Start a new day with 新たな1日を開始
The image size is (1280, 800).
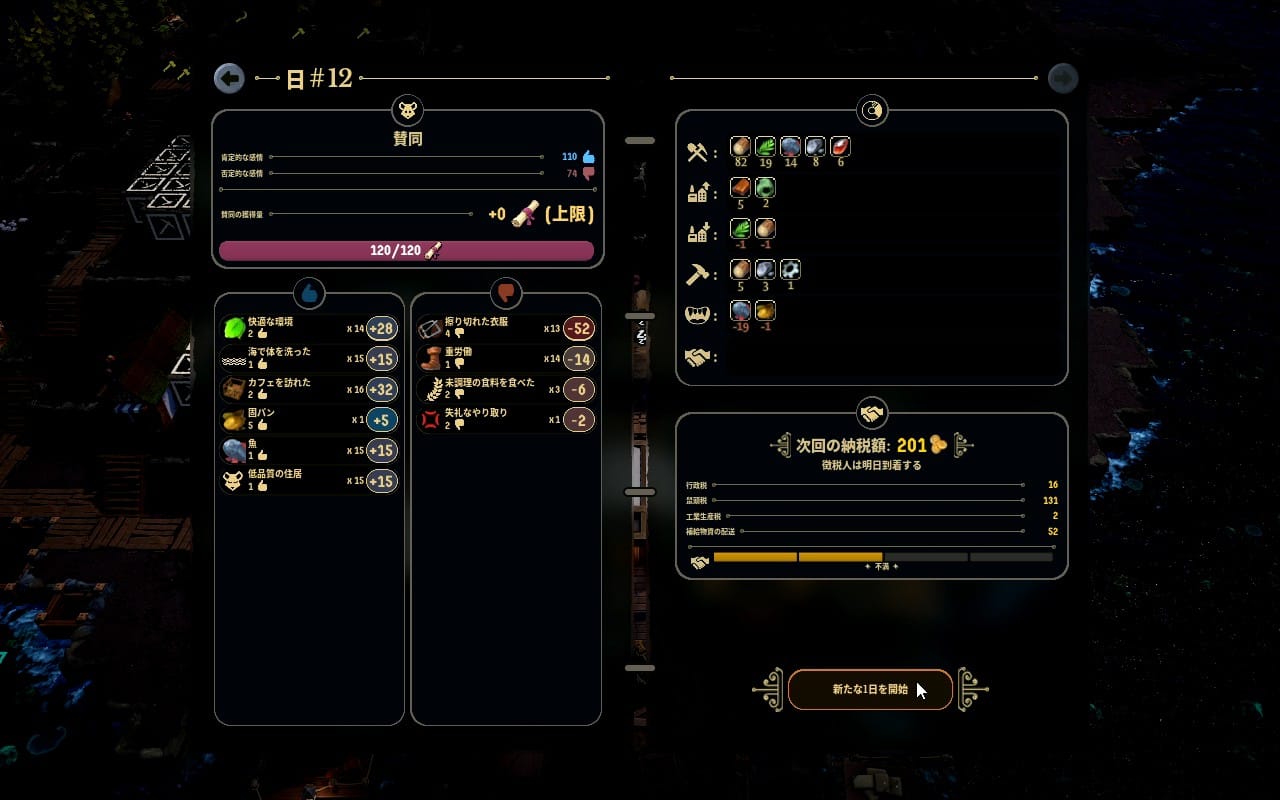click(x=870, y=689)
